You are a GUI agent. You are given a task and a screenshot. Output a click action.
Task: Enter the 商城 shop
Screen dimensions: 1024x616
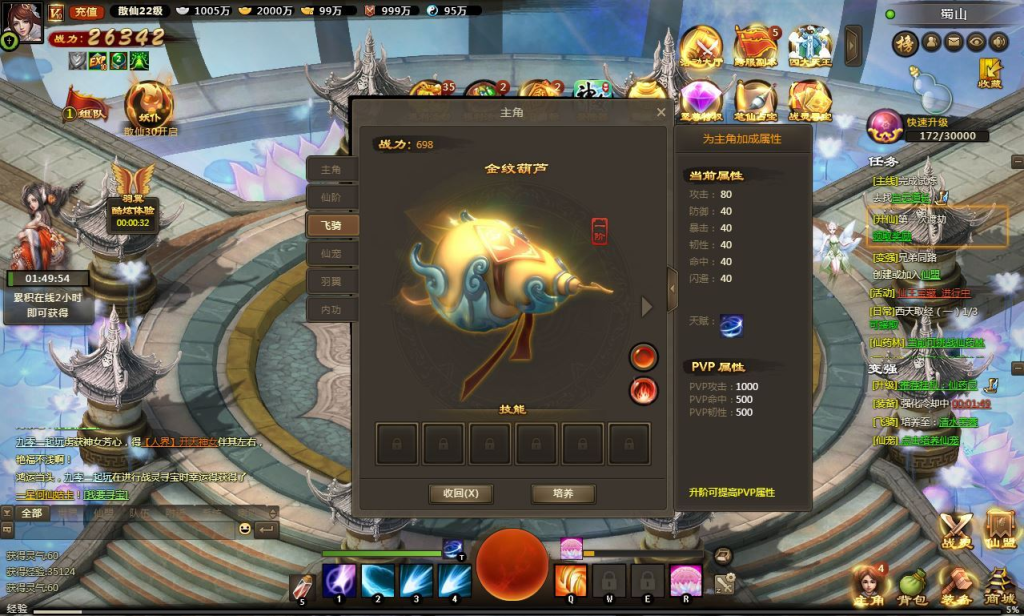tap(1000, 584)
